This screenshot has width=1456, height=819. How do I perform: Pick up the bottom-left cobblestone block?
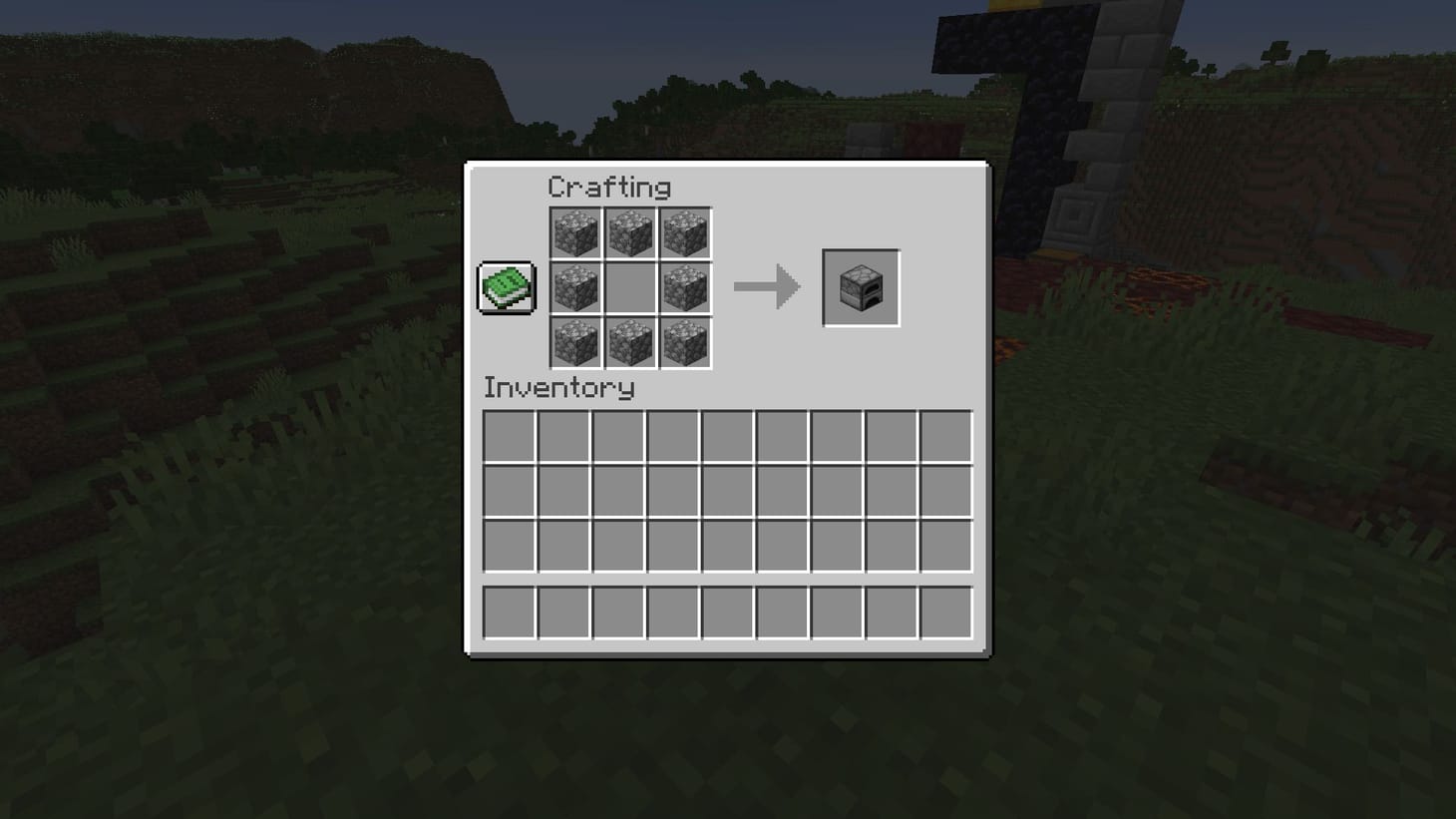click(x=576, y=342)
